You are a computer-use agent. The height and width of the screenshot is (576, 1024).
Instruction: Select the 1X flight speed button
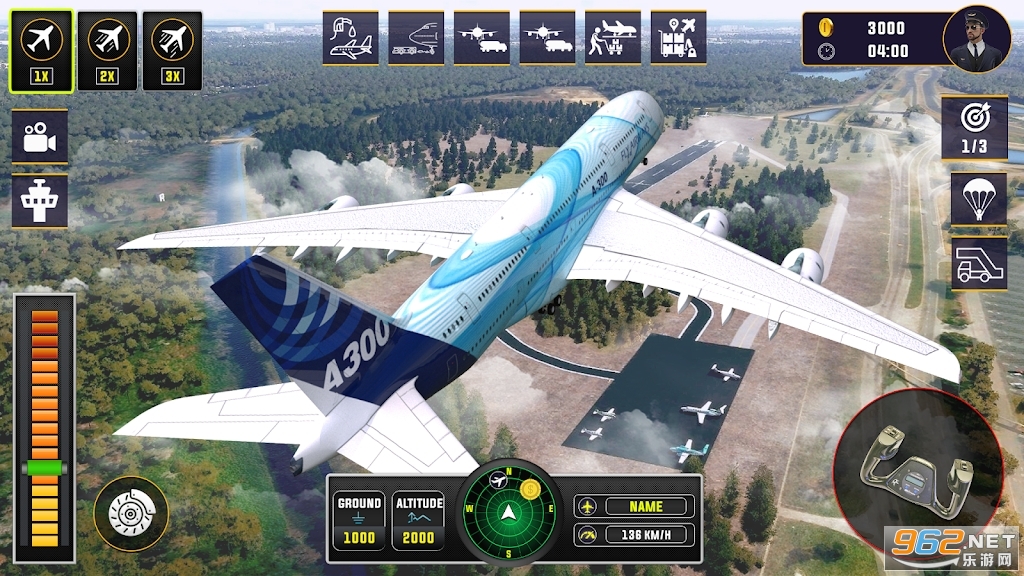[41, 50]
